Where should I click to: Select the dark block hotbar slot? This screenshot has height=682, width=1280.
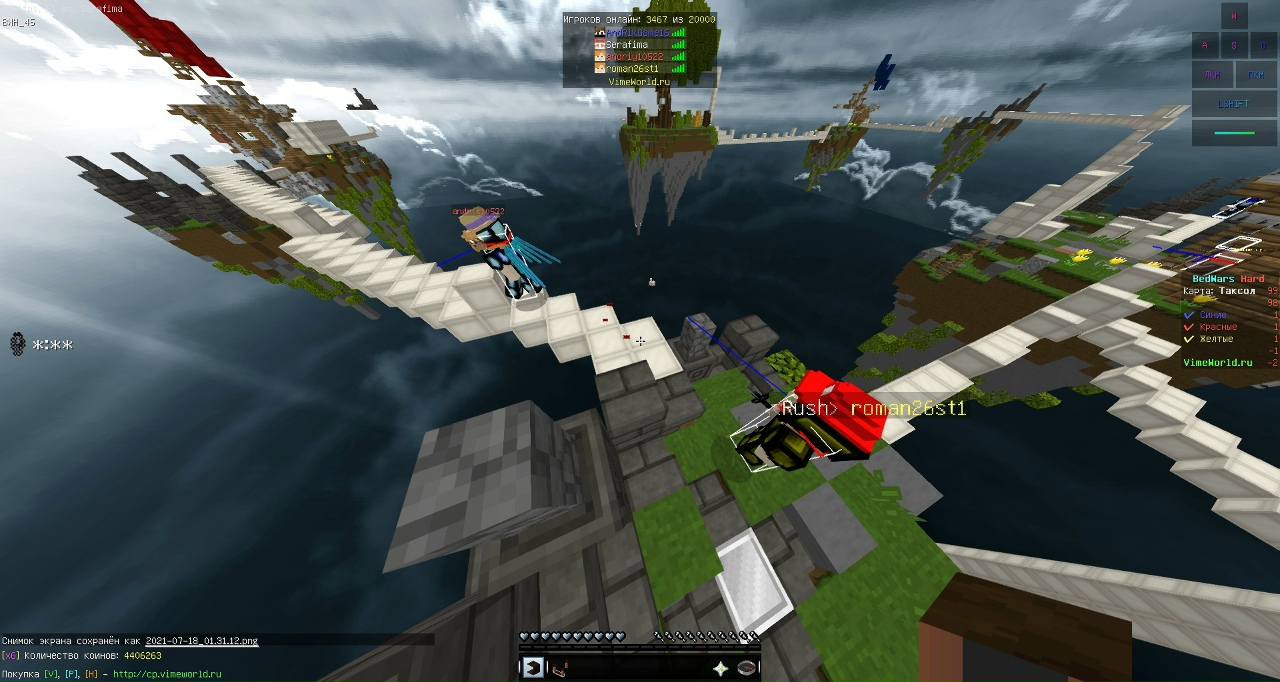(x=533, y=668)
